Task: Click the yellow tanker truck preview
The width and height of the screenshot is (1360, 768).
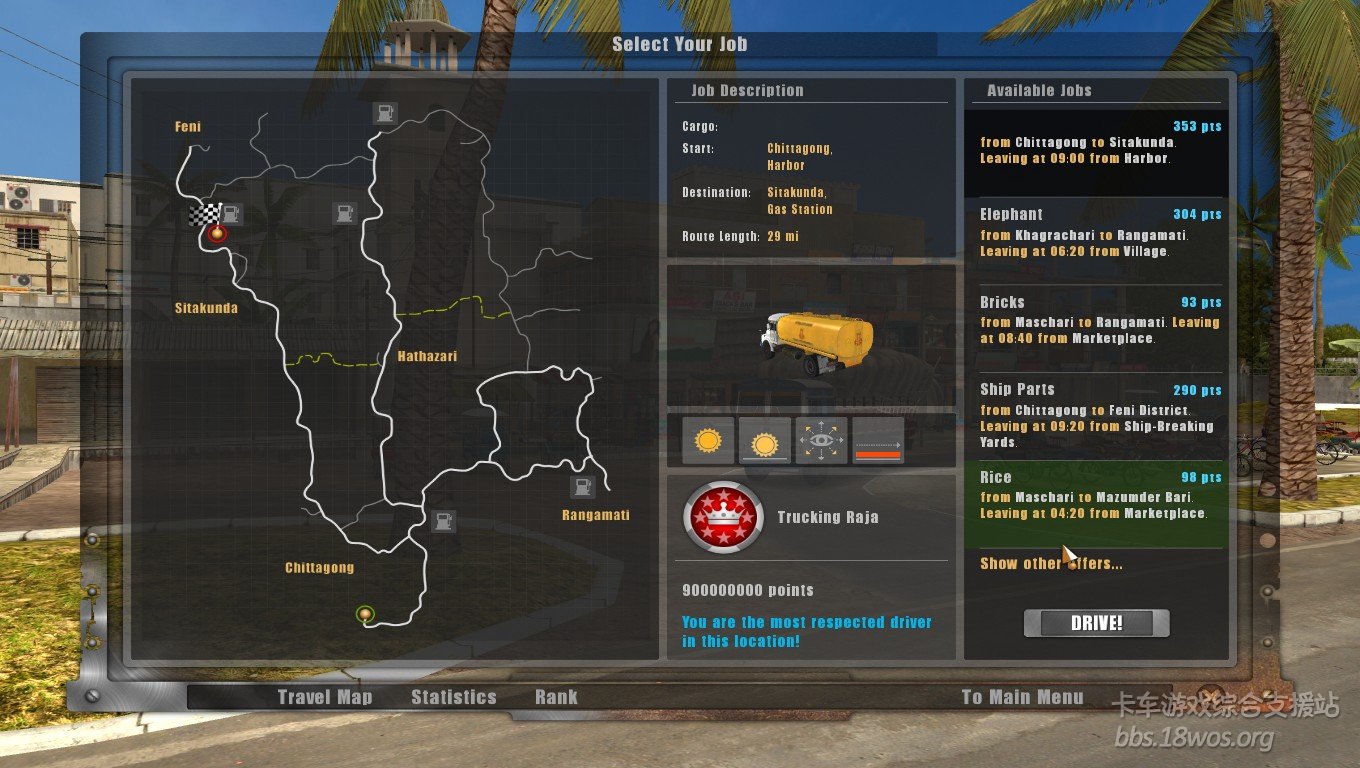Action: pos(817,340)
